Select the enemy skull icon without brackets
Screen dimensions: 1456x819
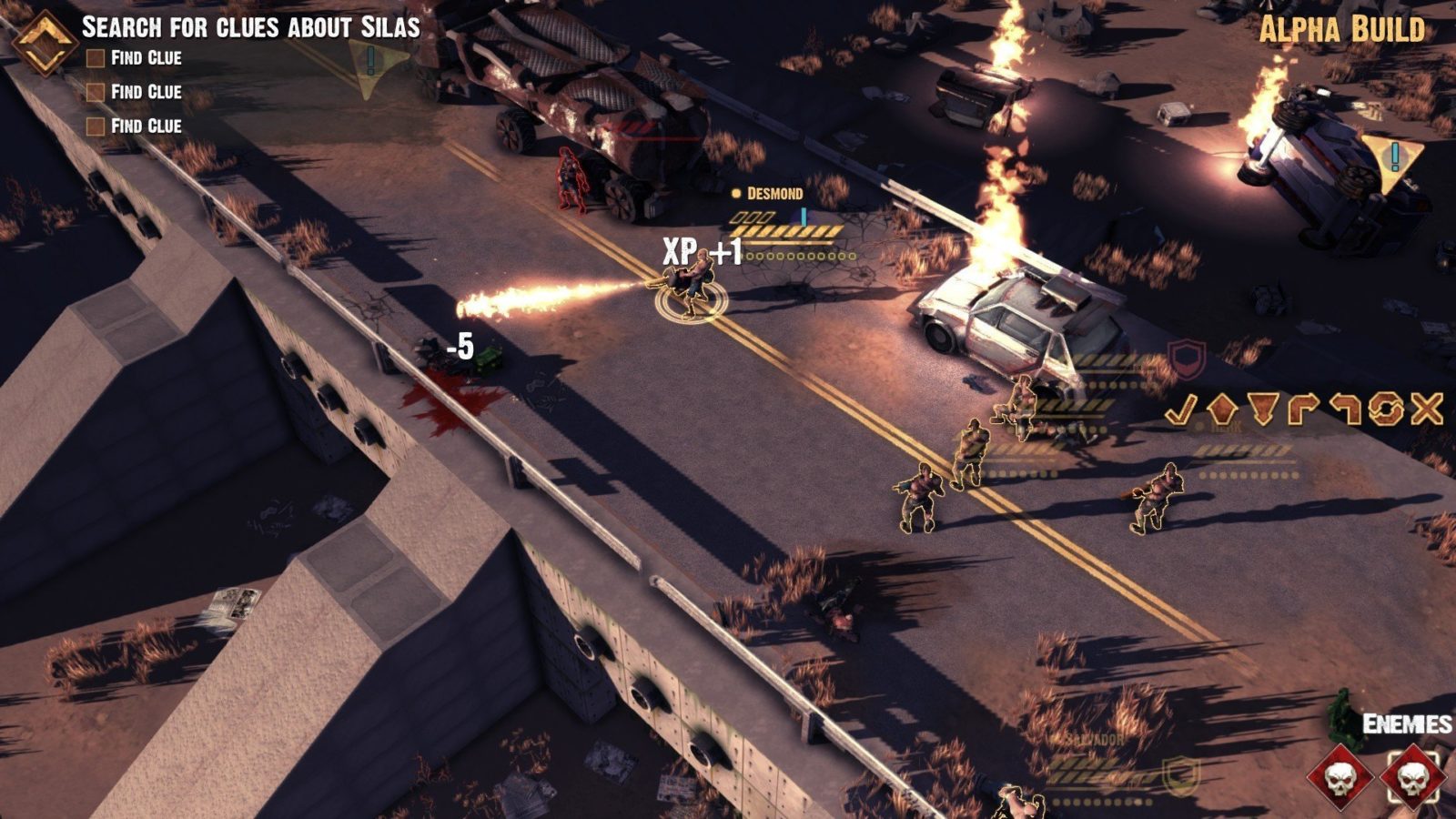[x=1340, y=778]
